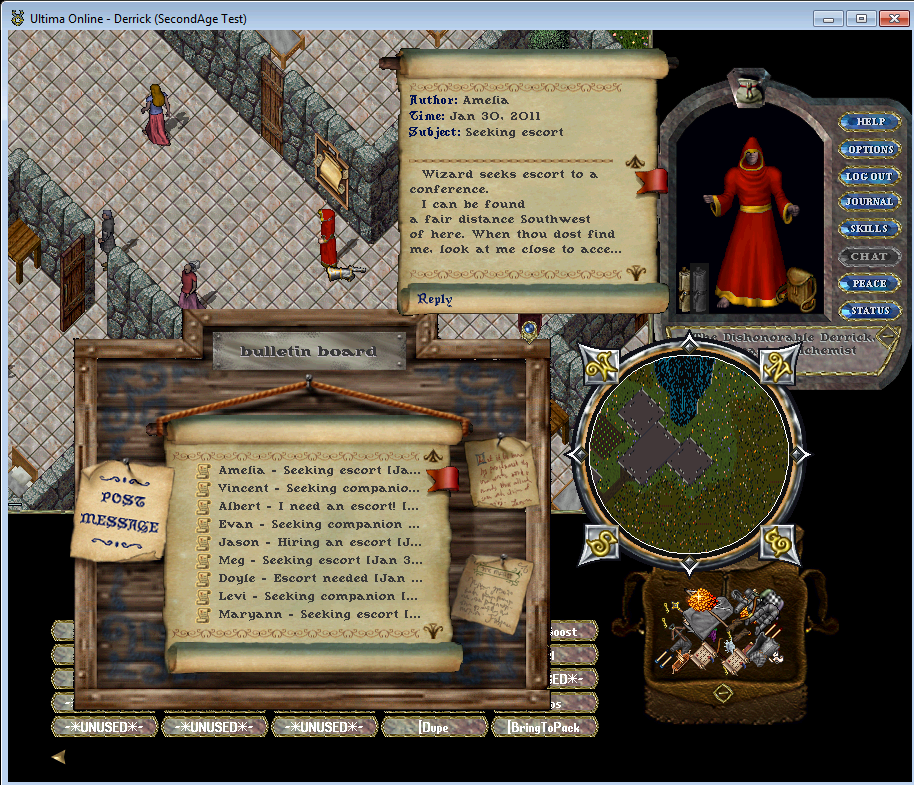The width and height of the screenshot is (914, 785).
Task: Maximize the Ultima Online window
Action: (861, 17)
